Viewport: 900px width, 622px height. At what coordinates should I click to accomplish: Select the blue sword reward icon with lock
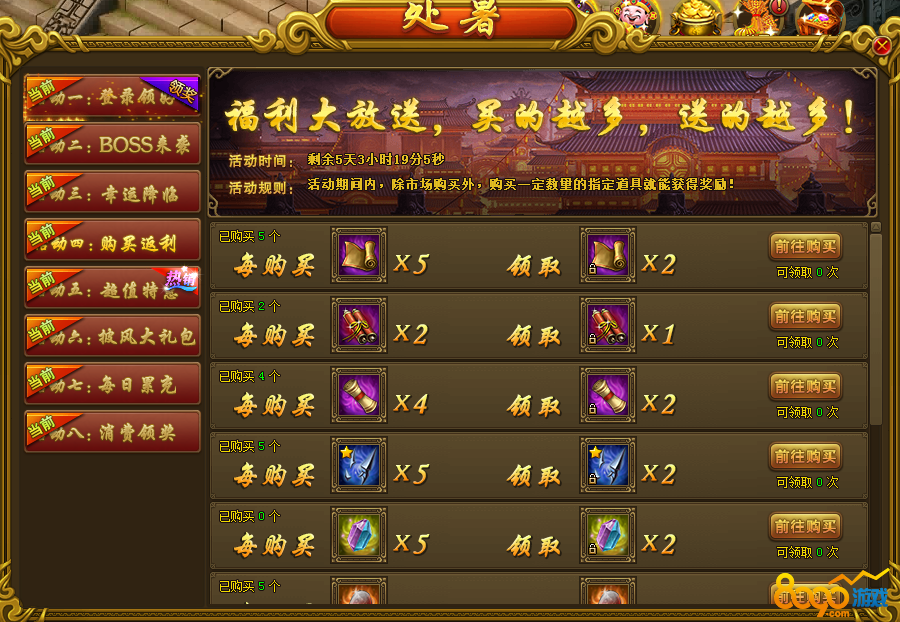coord(608,465)
